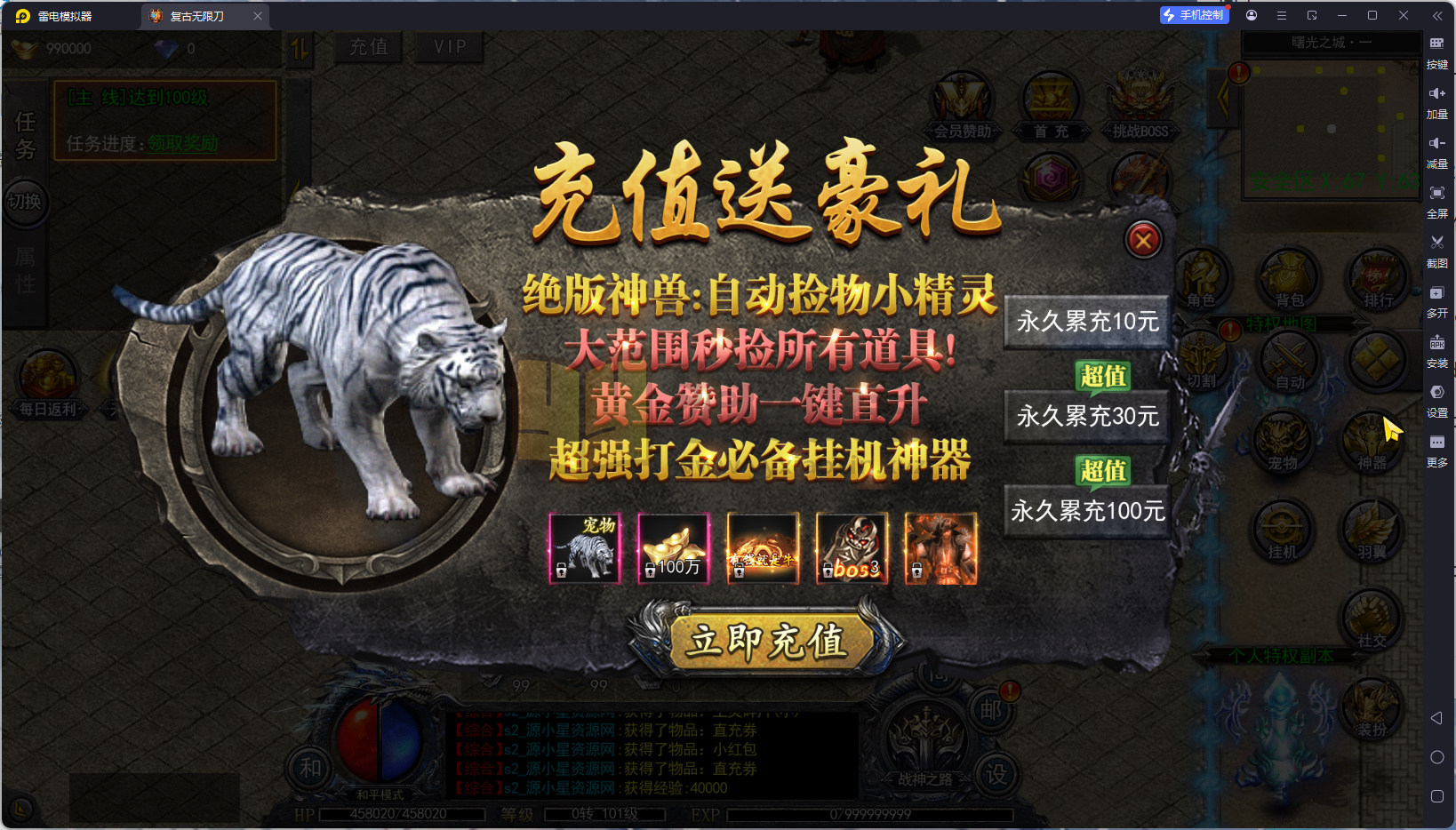Click the currency sort arrows near 990000

click(300, 49)
